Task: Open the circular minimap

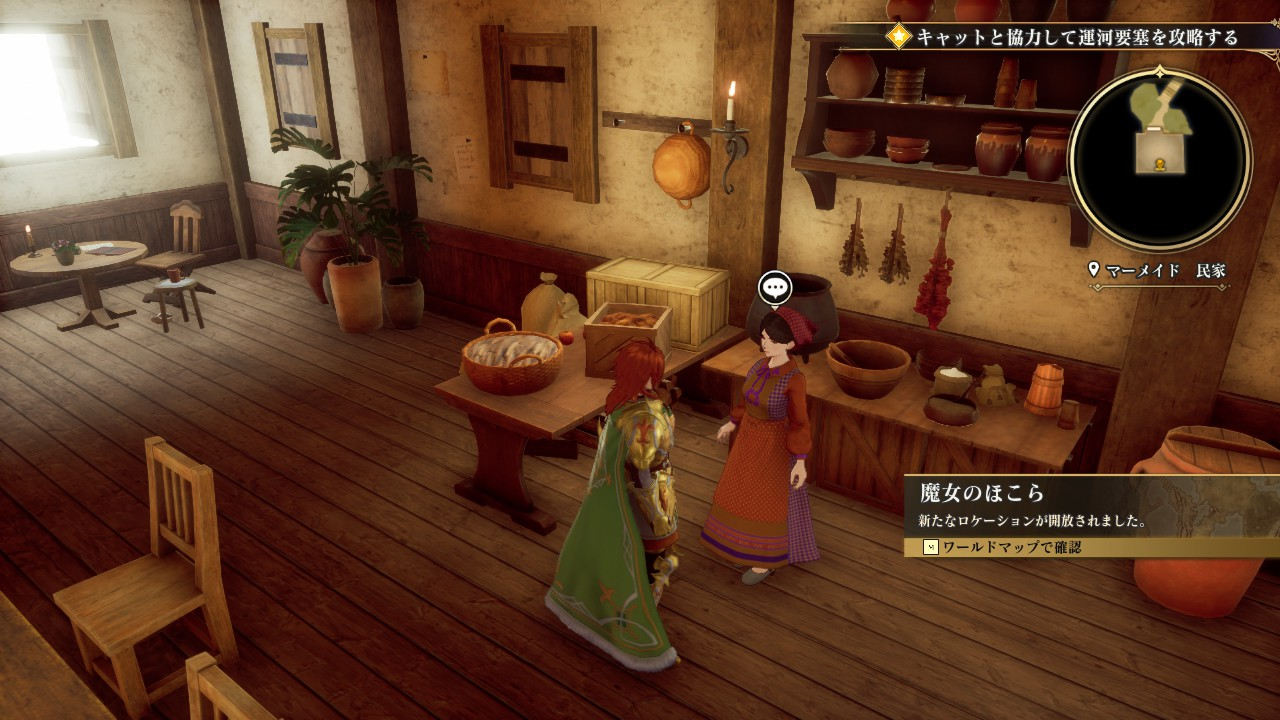Action: pyautogui.click(x=1160, y=158)
